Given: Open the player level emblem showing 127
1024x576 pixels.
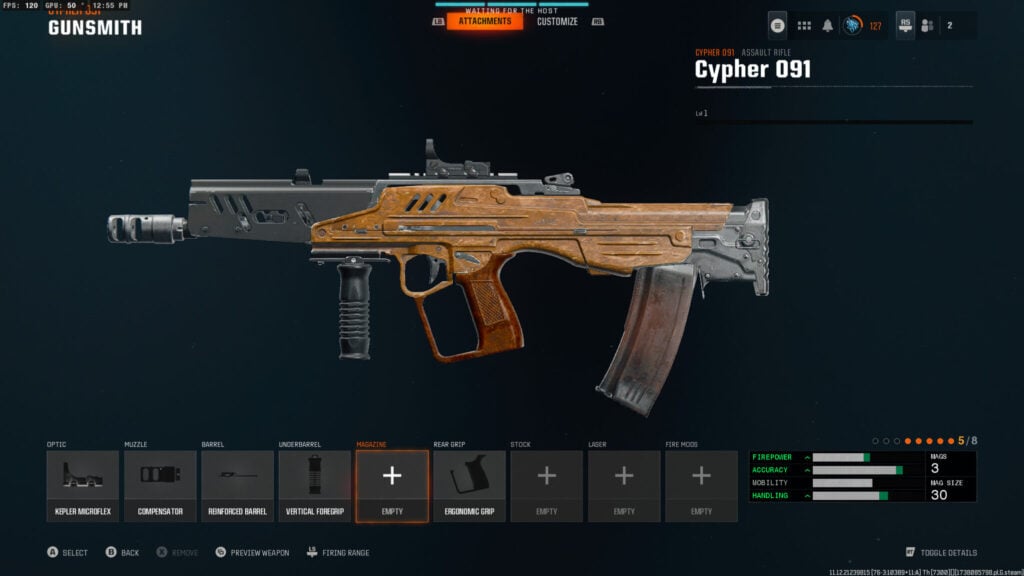Looking at the screenshot, I should tap(853, 25).
